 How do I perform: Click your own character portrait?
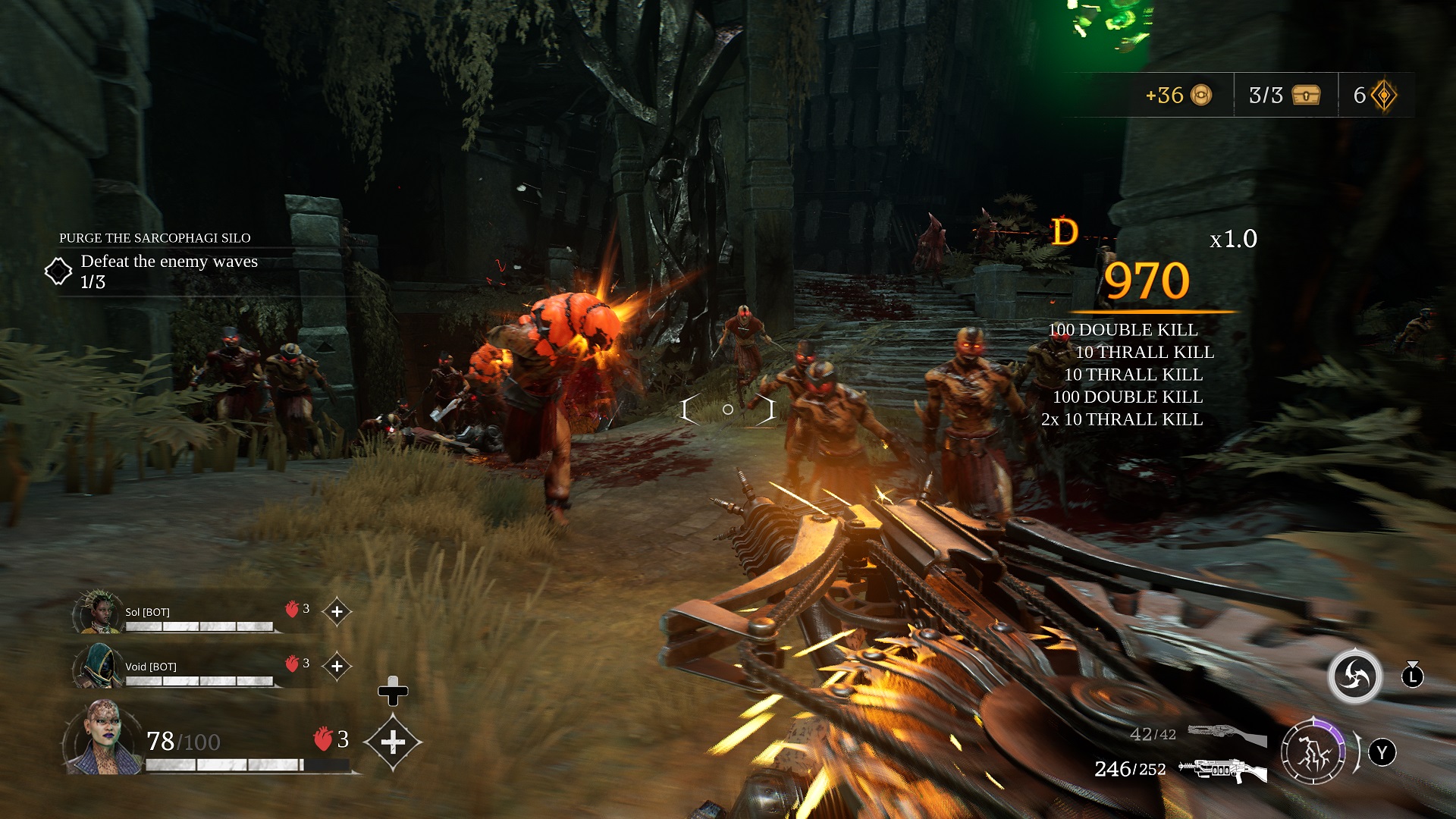[x=102, y=738]
